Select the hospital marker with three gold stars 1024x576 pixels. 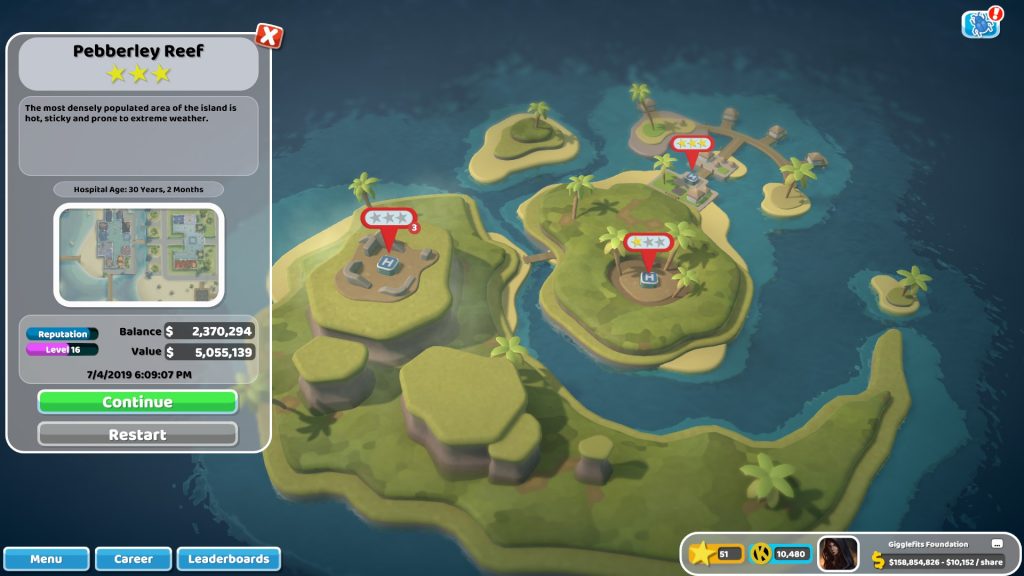[x=690, y=145]
